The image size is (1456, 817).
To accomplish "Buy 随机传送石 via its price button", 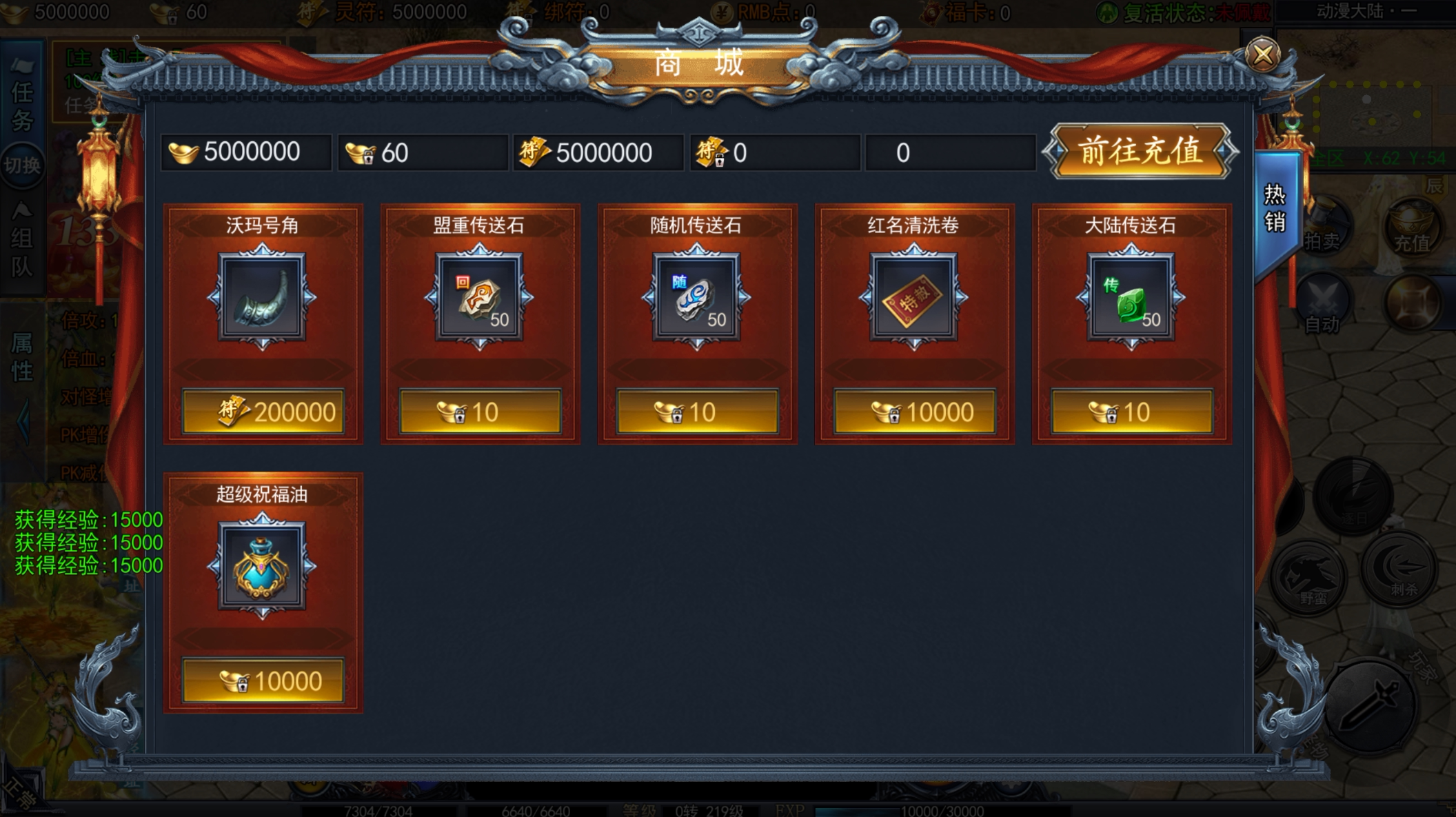I will click(697, 412).
